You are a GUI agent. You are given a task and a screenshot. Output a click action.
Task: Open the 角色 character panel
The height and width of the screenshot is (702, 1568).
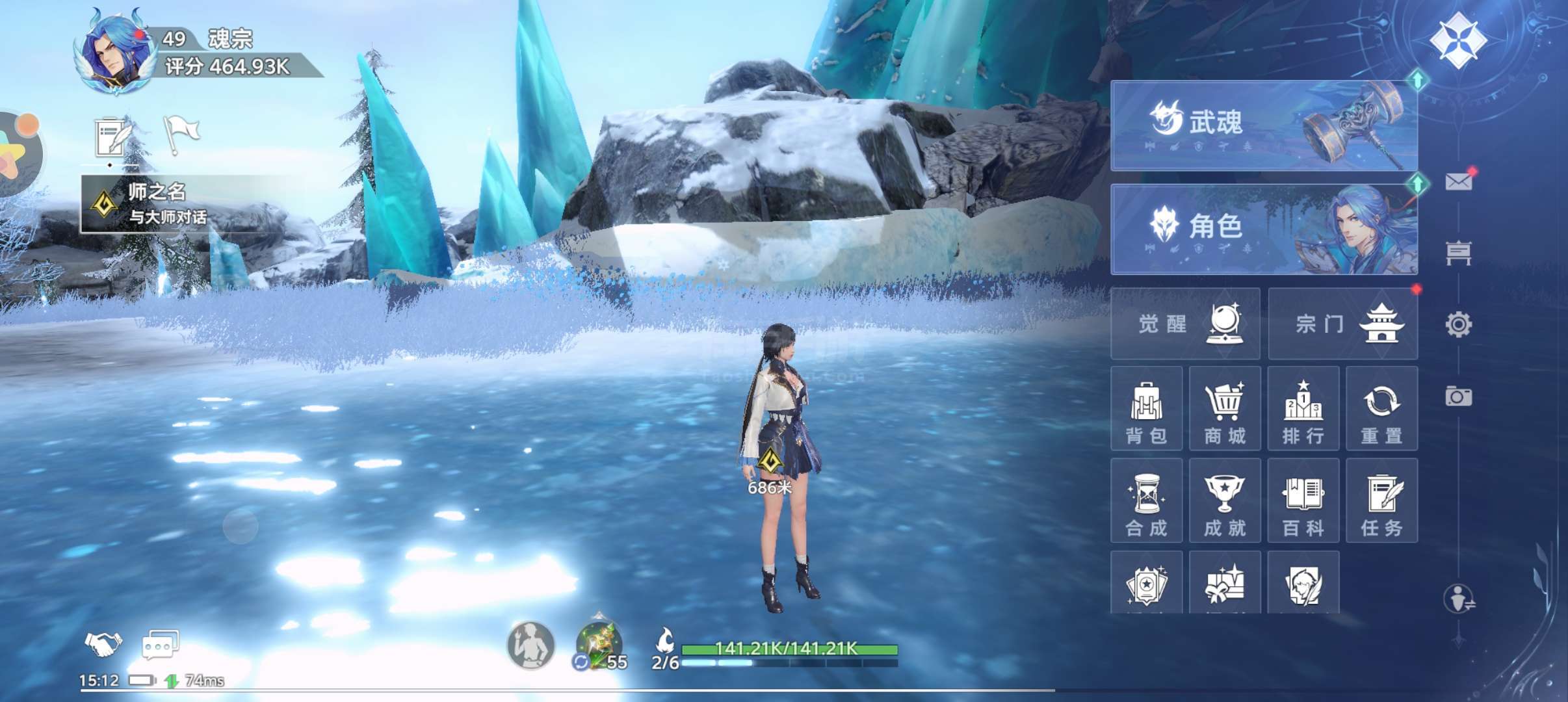pos(1263,229)
